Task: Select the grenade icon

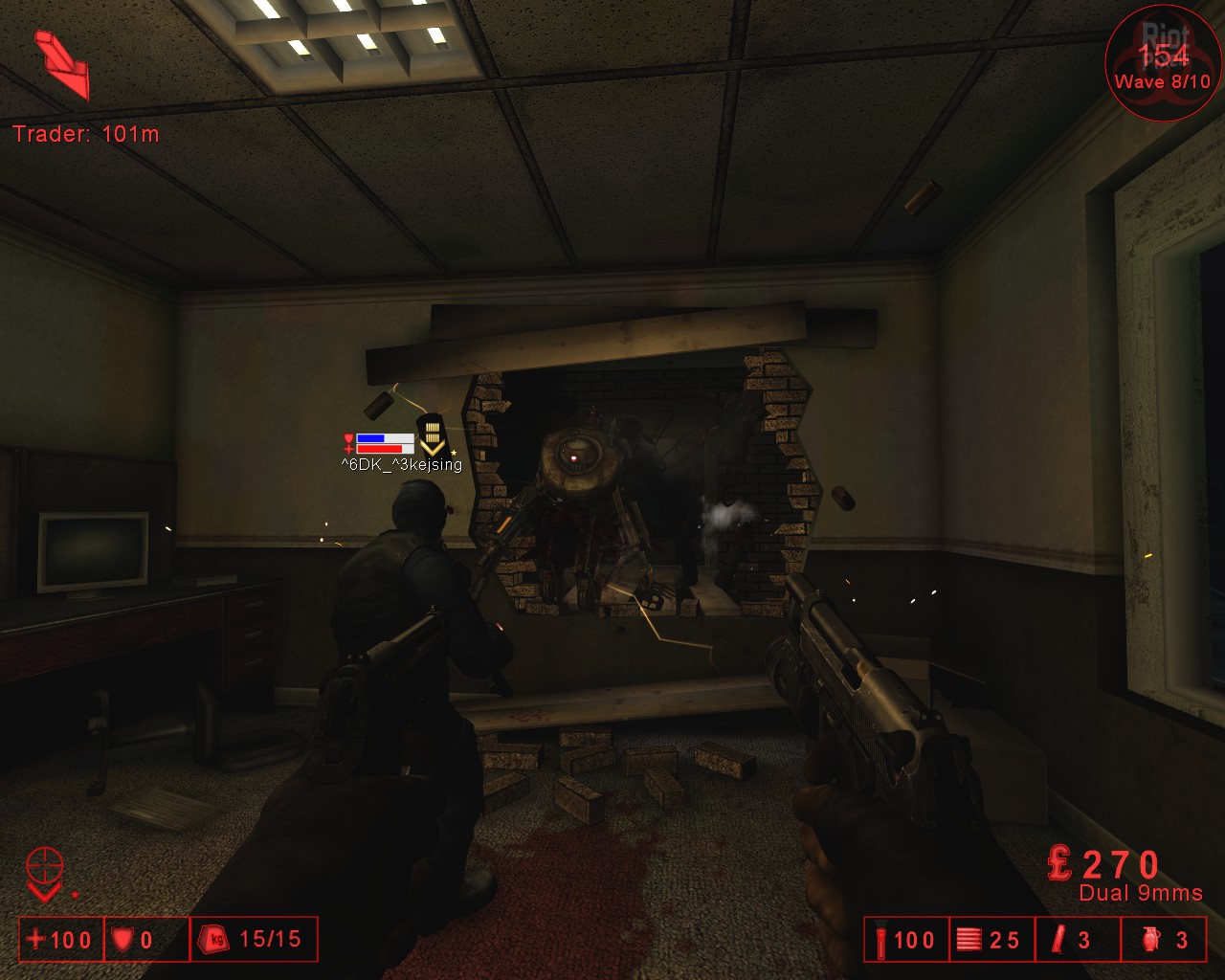Action: click(x=1149, y=940)
